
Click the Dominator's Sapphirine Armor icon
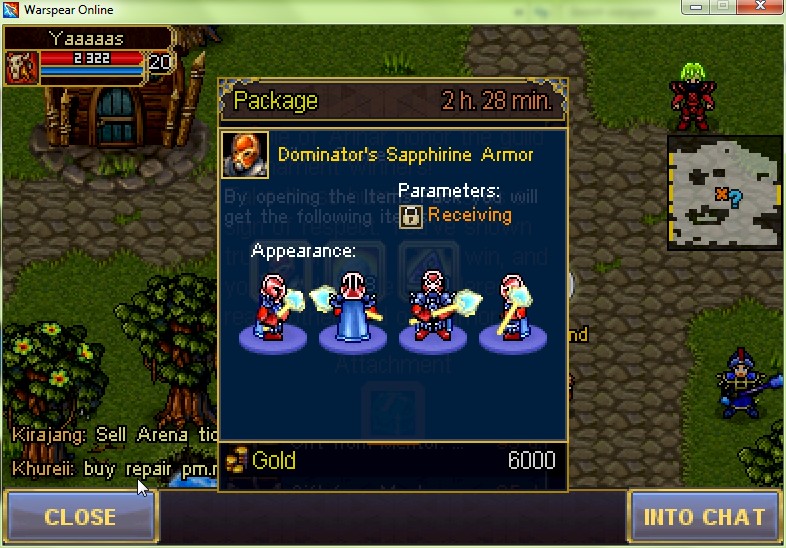(x=245, y=155)
